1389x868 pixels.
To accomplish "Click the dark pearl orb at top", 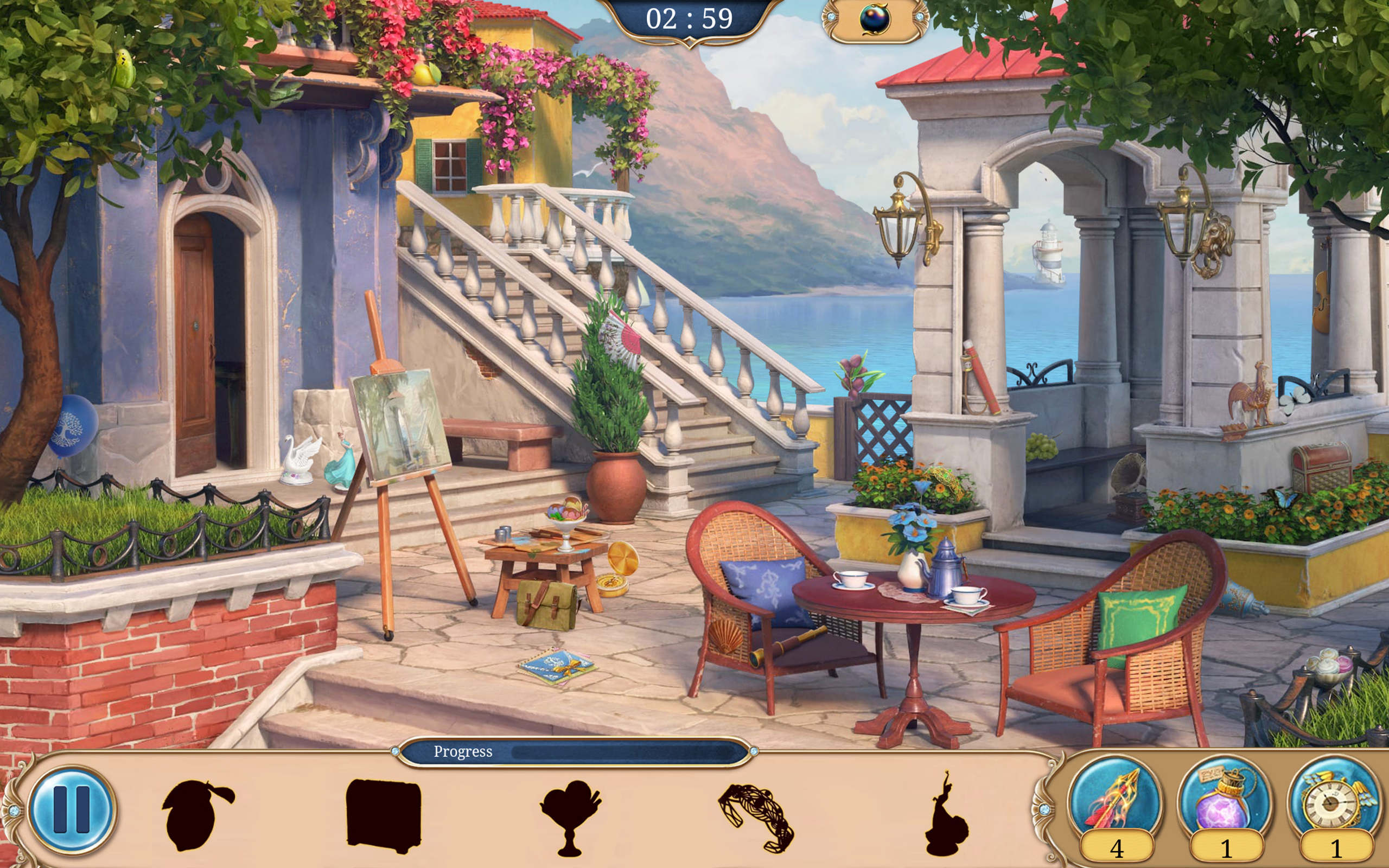I will tap(875, 20).
